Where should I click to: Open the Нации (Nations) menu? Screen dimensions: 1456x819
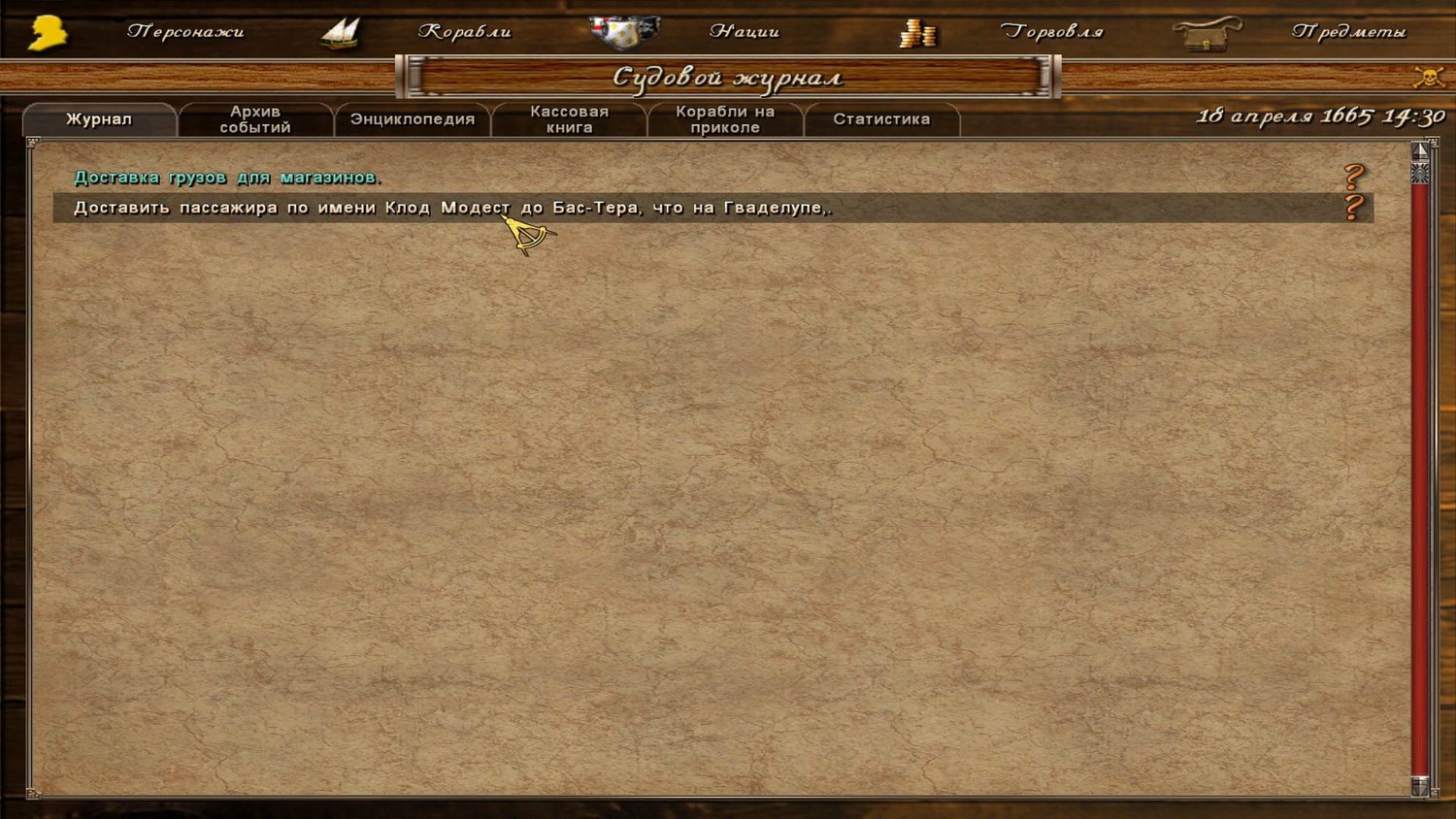tap(744, 32)
